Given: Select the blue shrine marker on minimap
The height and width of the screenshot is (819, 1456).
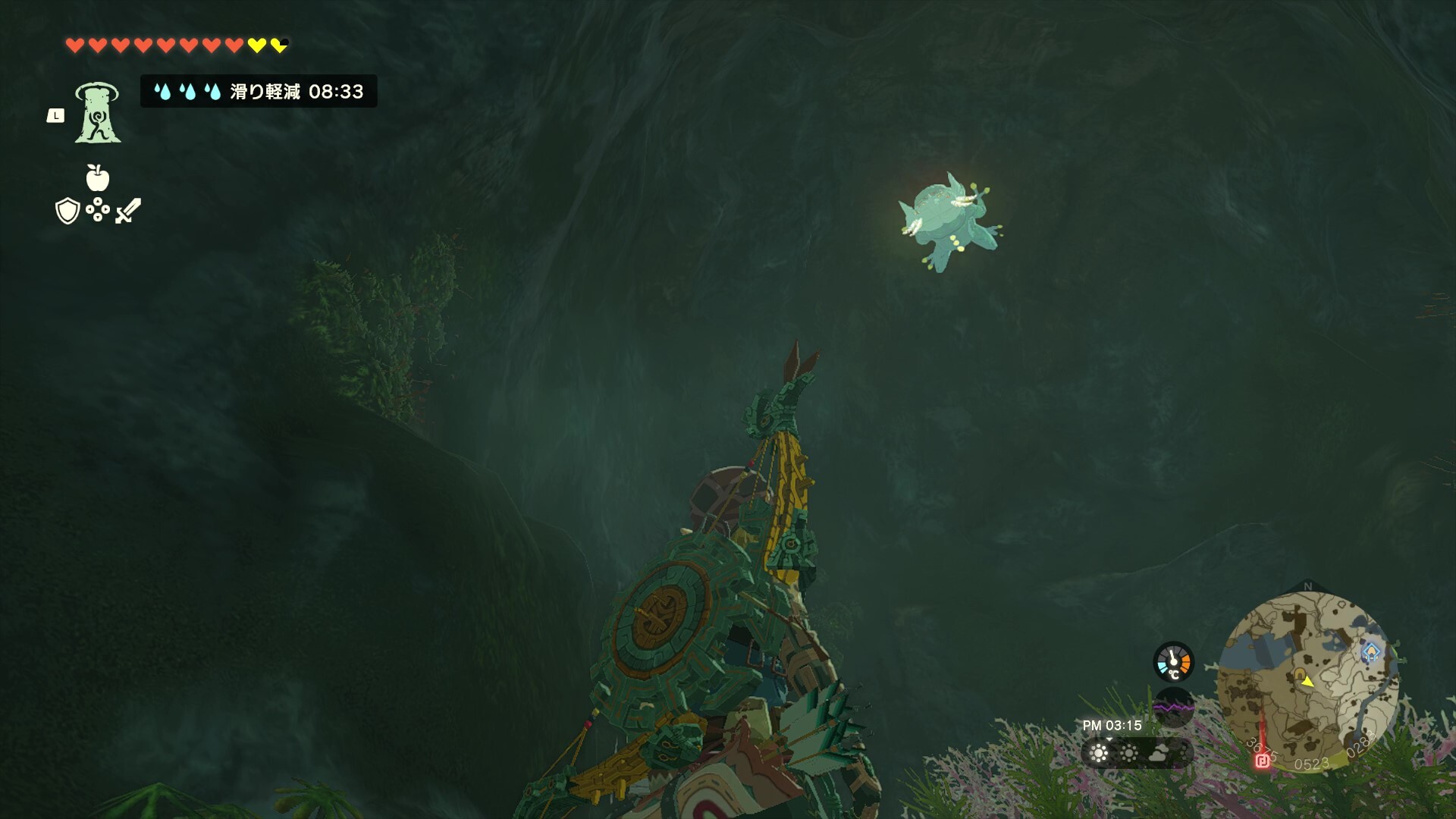Looking at the screenshot, I should coord(1370,651).
